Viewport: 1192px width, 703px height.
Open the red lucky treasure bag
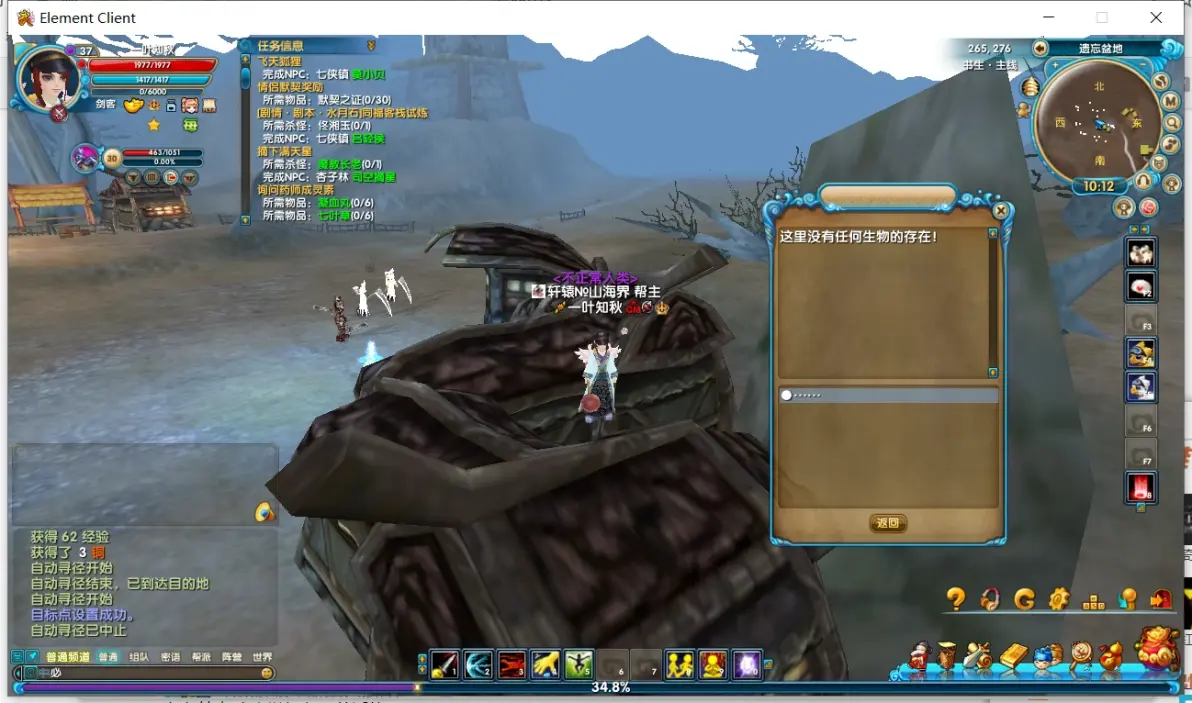pos(1159,648)
